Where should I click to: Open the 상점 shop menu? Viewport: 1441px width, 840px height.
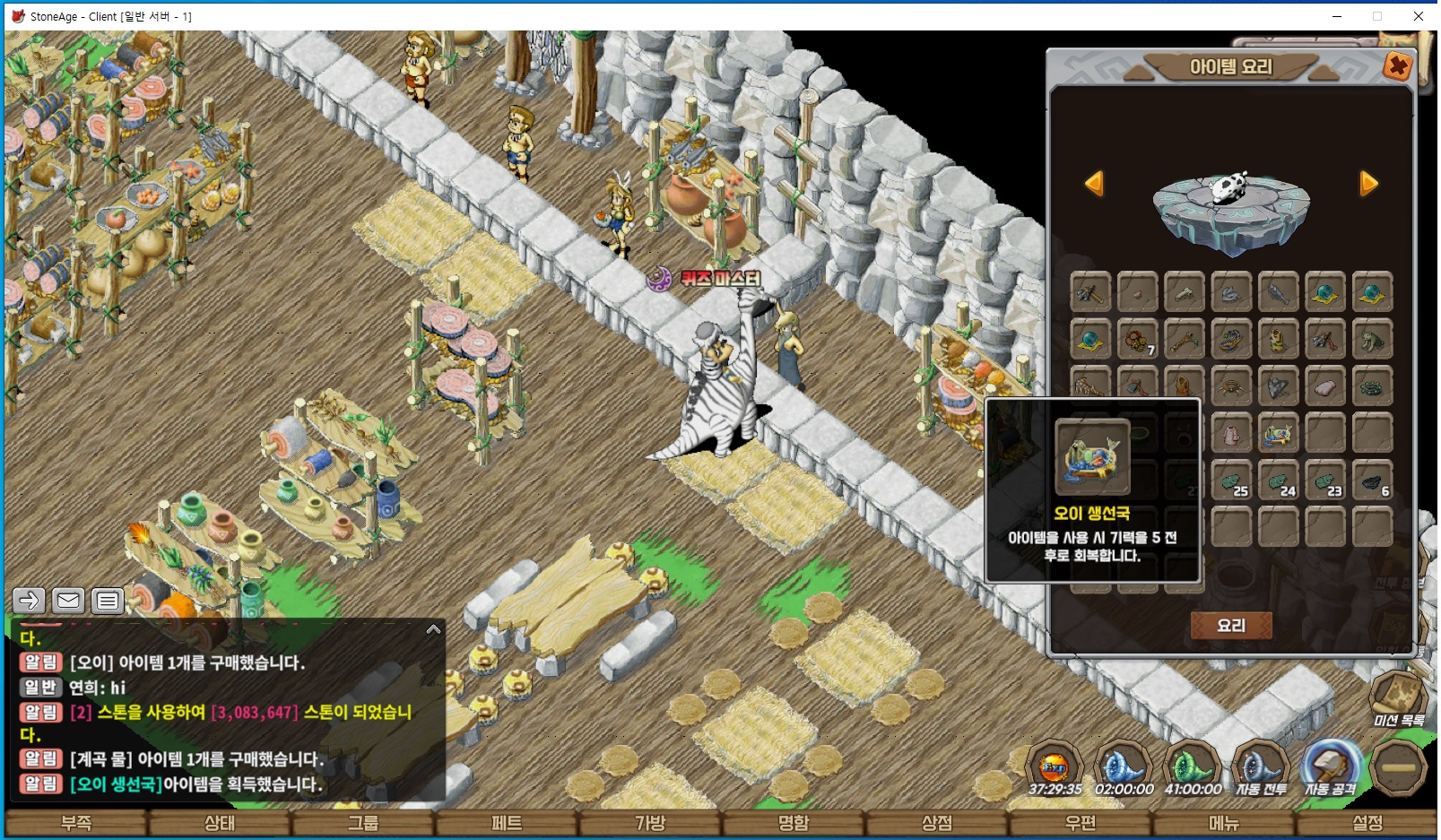pyautogui.click(x=937, y=823)
